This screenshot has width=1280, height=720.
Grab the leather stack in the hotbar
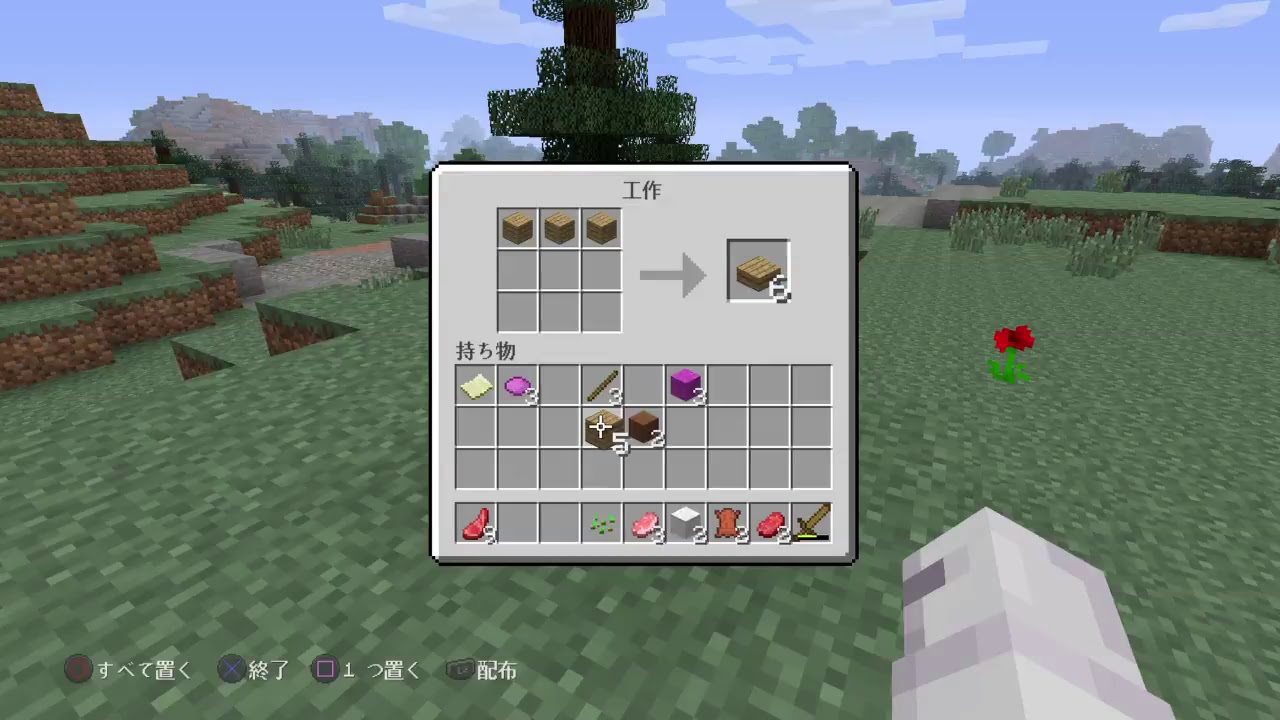coord(727,523)
